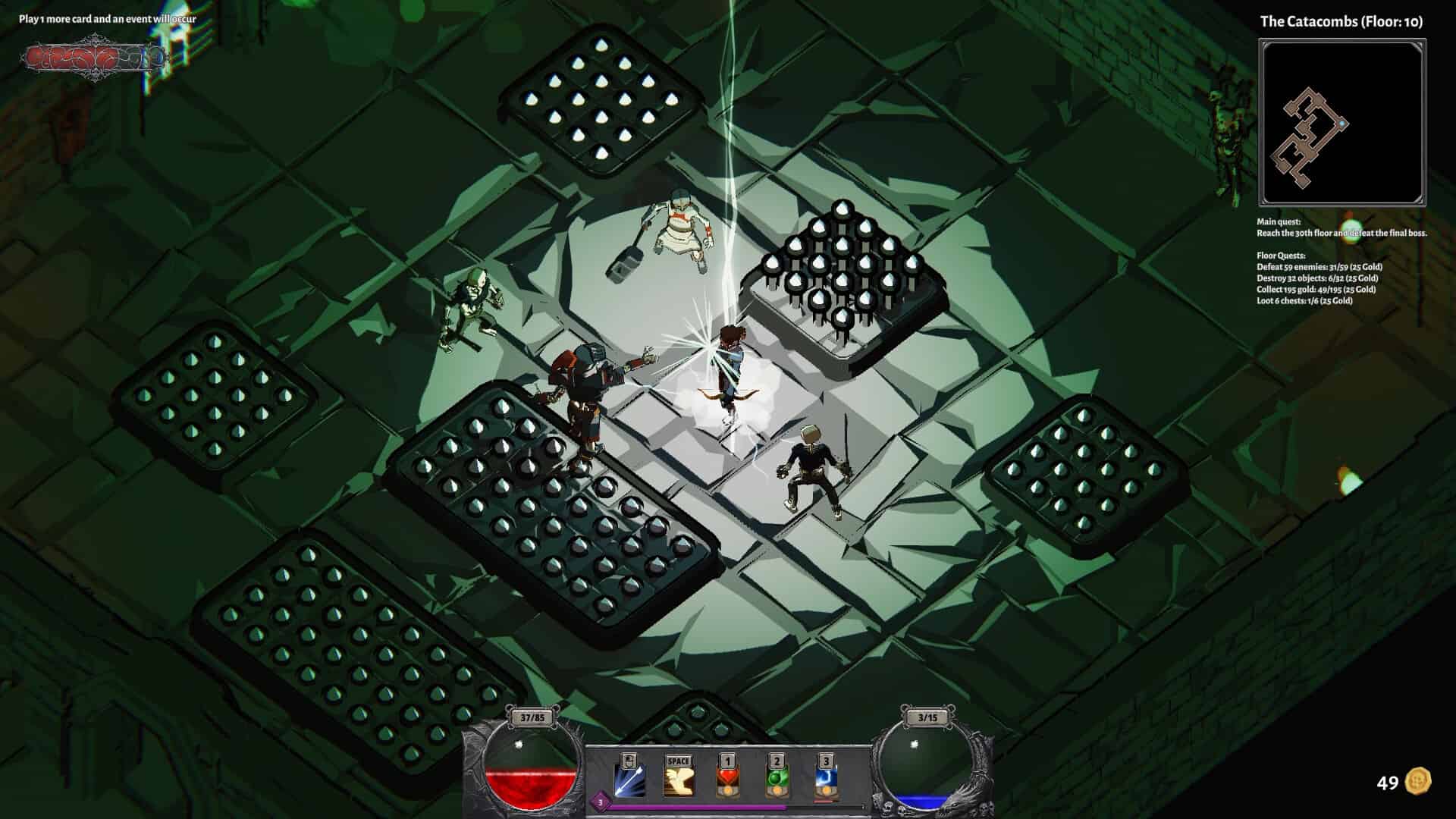The width and height of the screenshot is (1456, 819).
Task: Select the arrow shot attack ability
Action: pos(629,781)
